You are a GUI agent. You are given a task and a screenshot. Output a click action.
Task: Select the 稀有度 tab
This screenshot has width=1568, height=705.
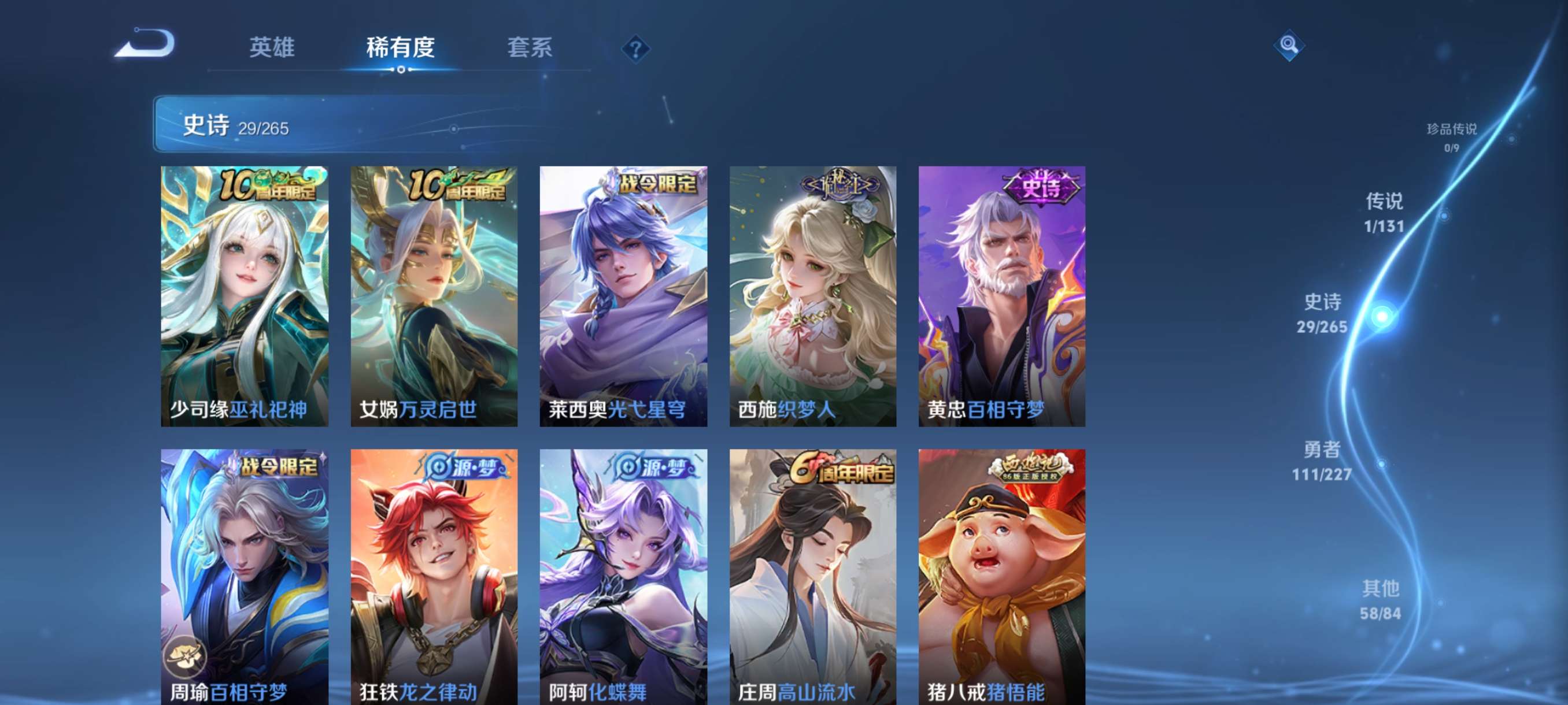(x=400, y=47)
